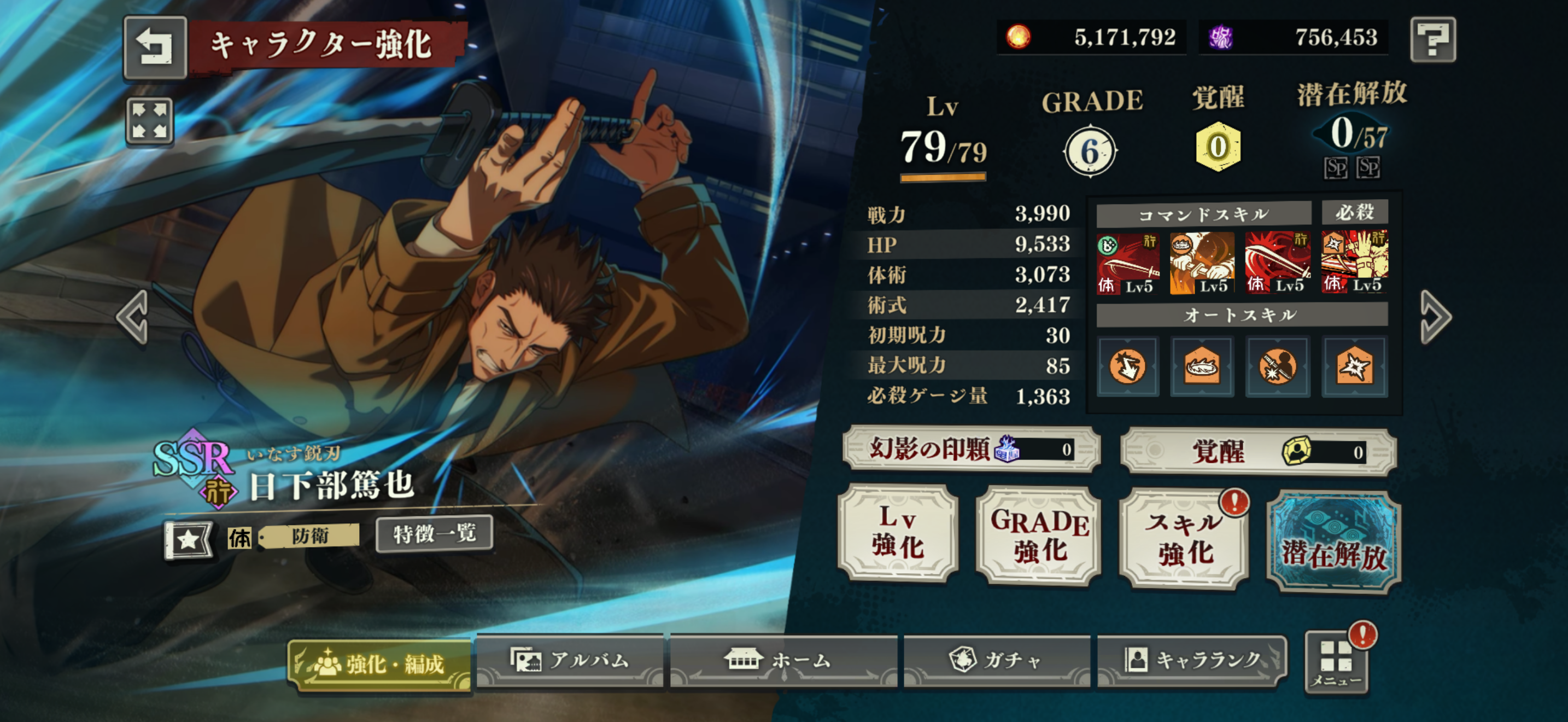The image size is (1568, 722).
Task: Select the 覚醒 awakening button
Action: [1258, 451]
